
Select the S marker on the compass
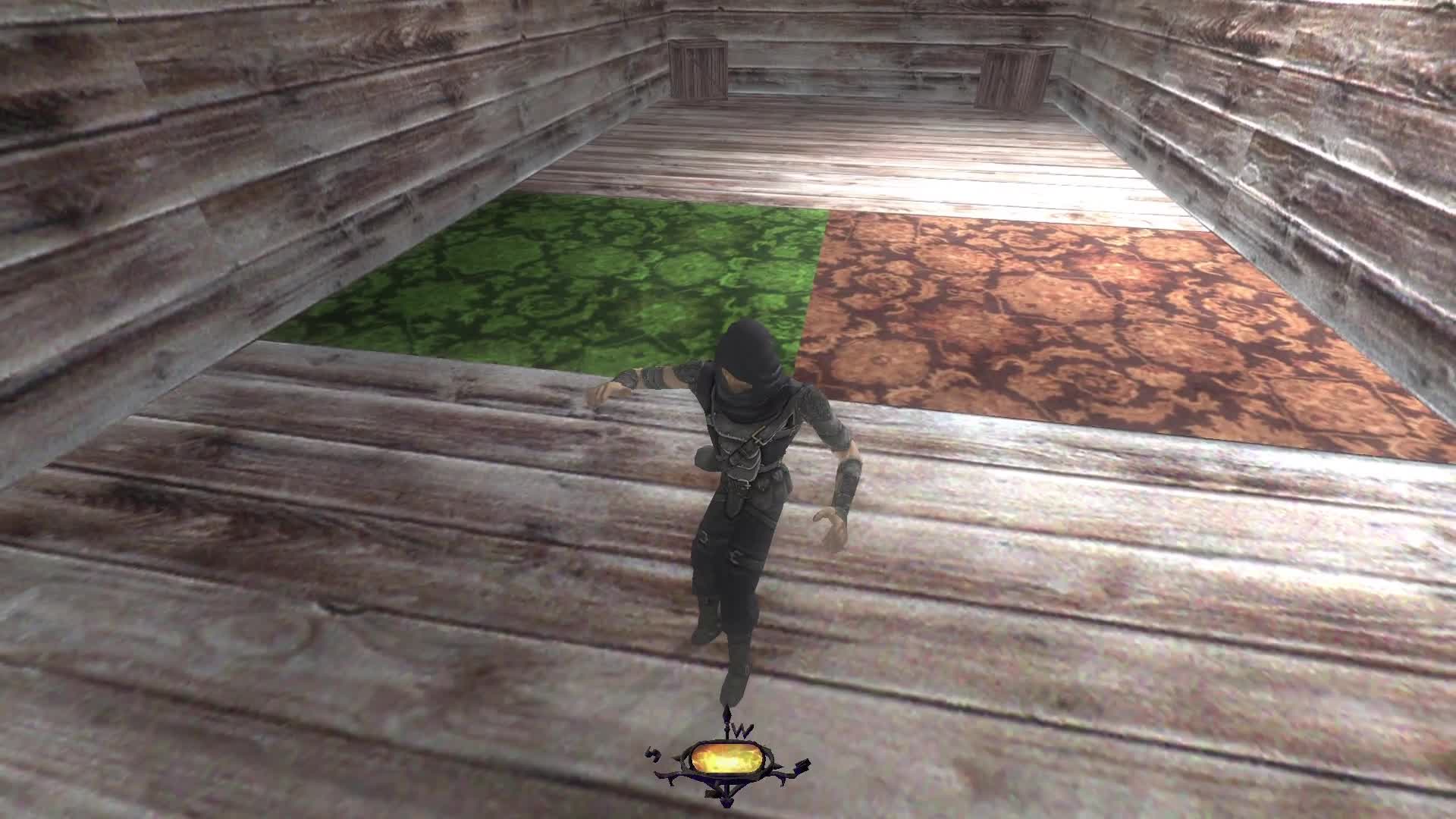(x=653, y=754)
